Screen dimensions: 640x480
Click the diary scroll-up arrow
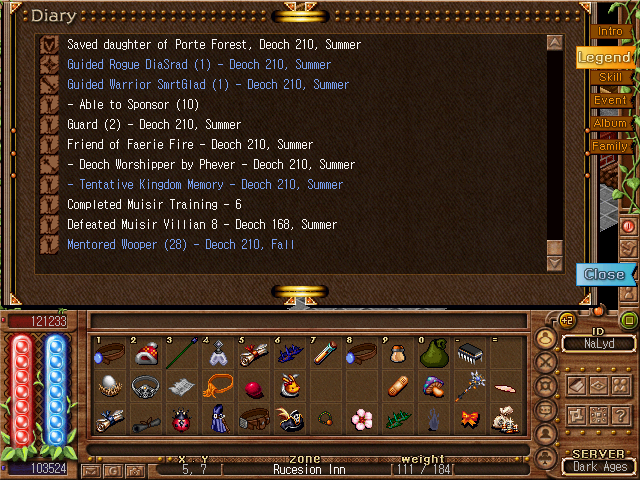554,43
